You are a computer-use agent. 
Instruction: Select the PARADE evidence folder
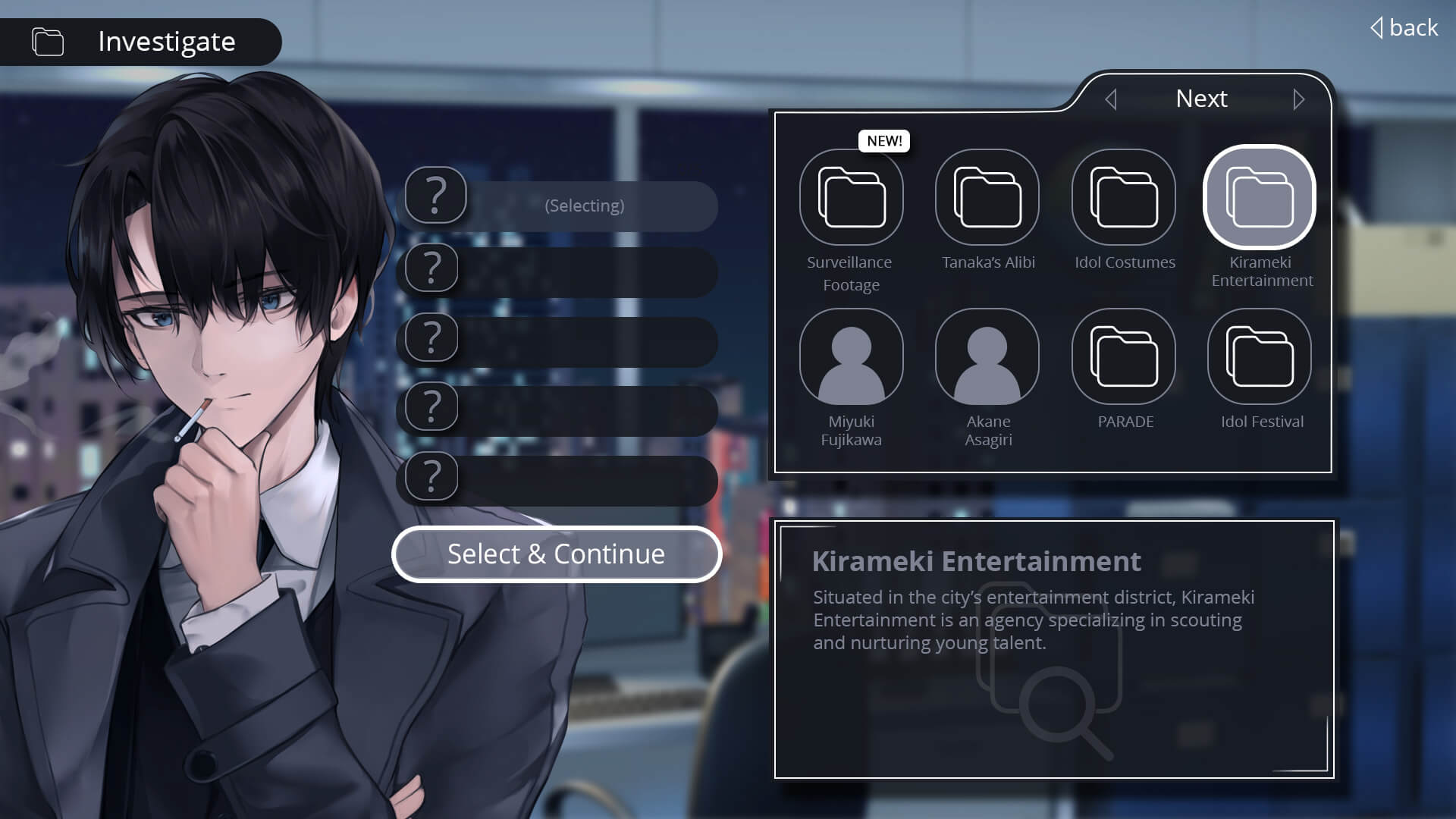click(1124, 356)
